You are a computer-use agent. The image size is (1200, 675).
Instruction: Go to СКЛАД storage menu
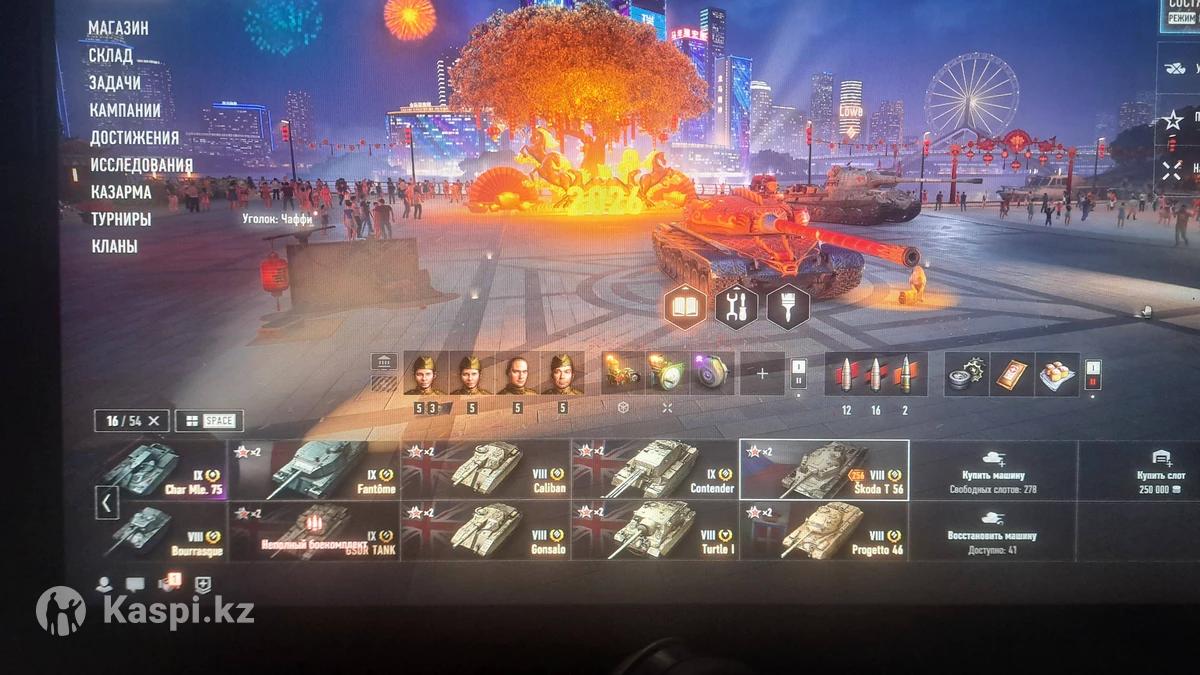(110, 56)
